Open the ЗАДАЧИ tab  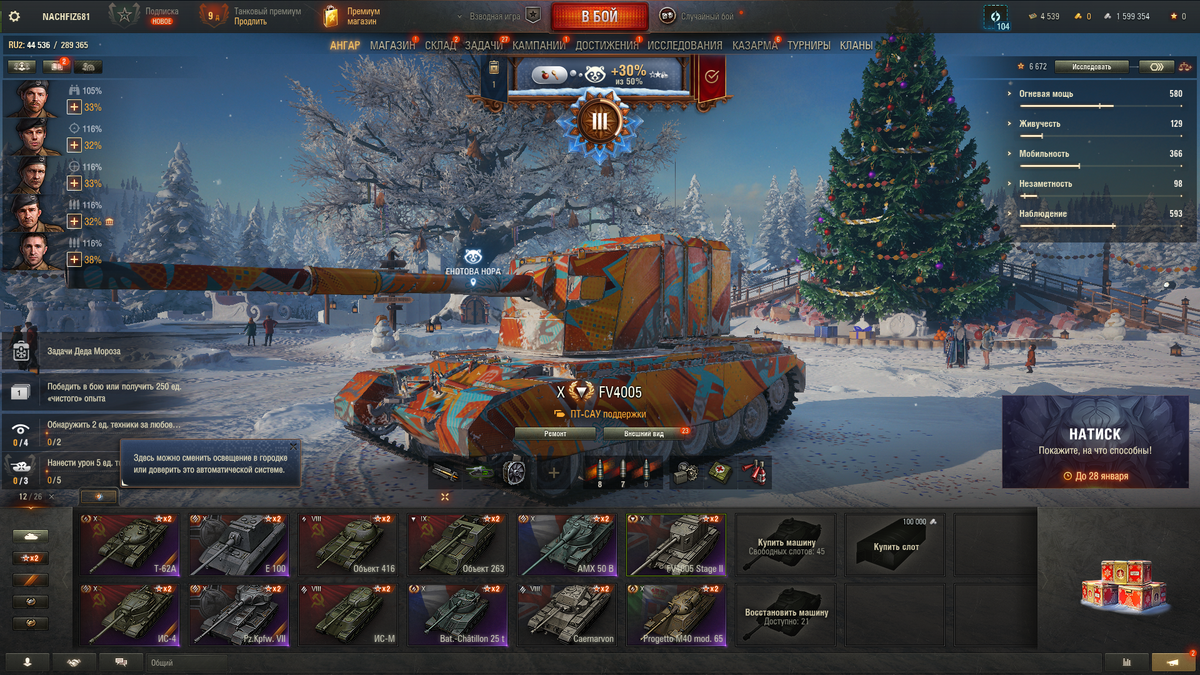click(484, 46)
